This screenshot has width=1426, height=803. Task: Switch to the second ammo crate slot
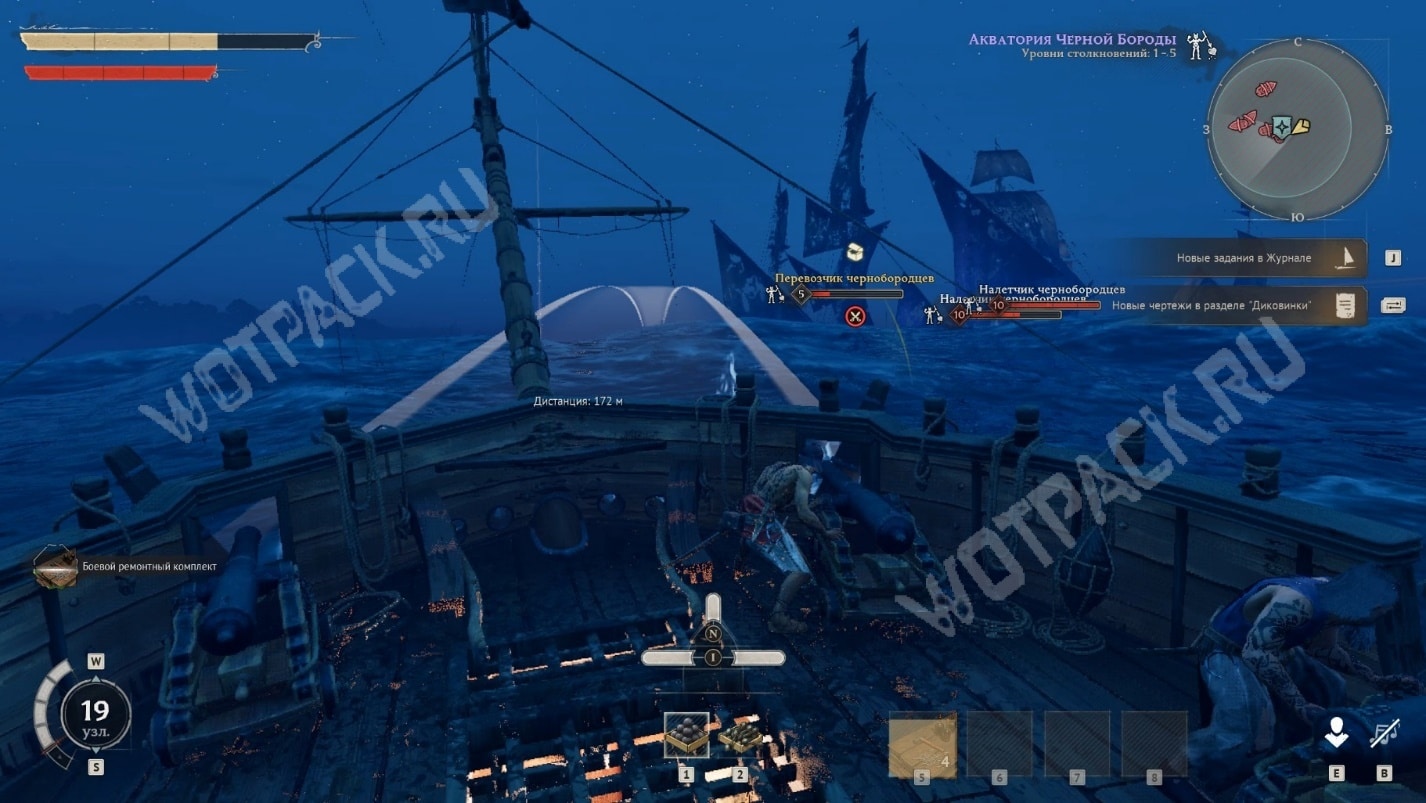point(740,736)
